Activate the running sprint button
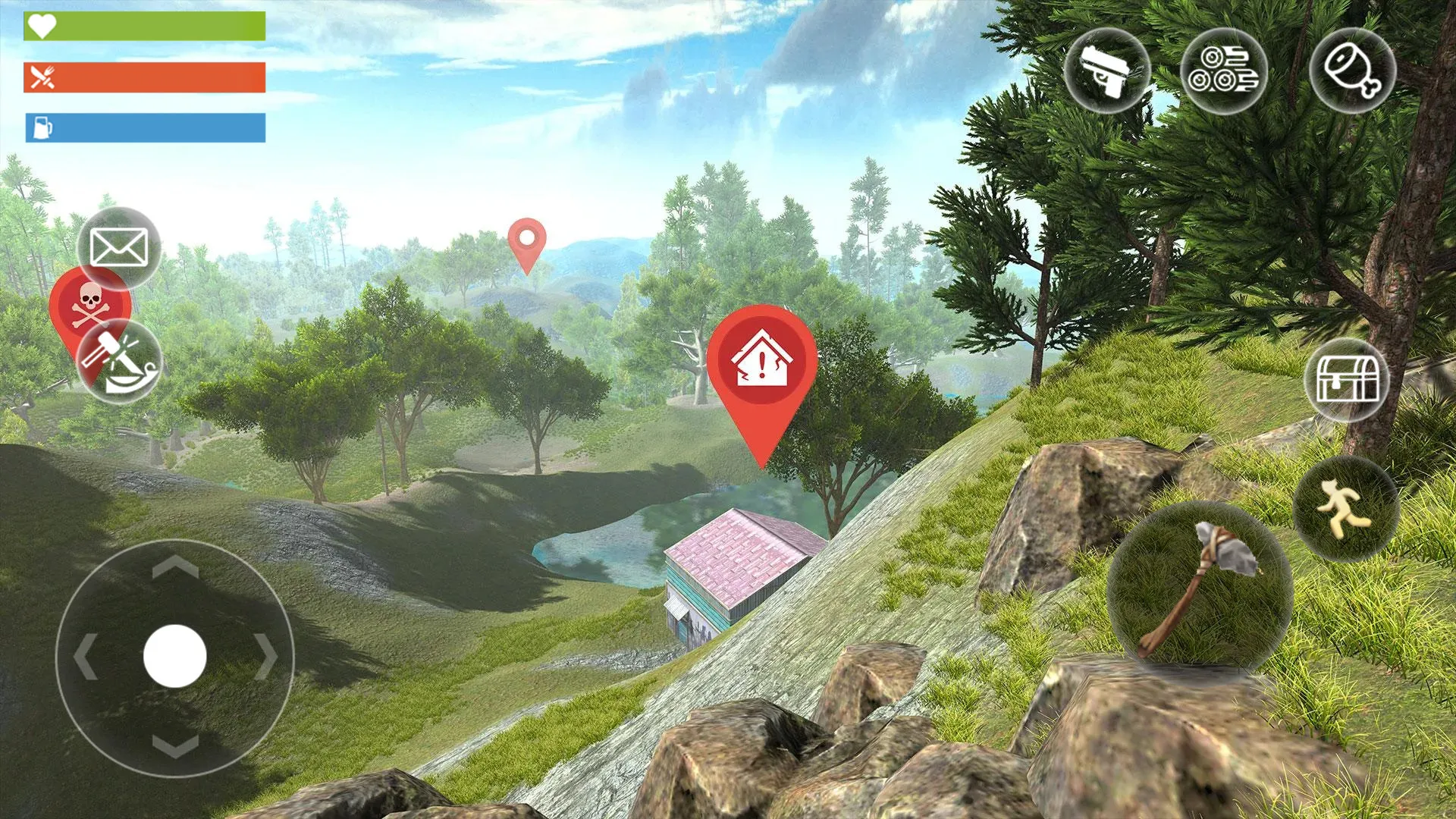Image resolution: width=1456 pixels, height=819 pixels. point(1345,509)
